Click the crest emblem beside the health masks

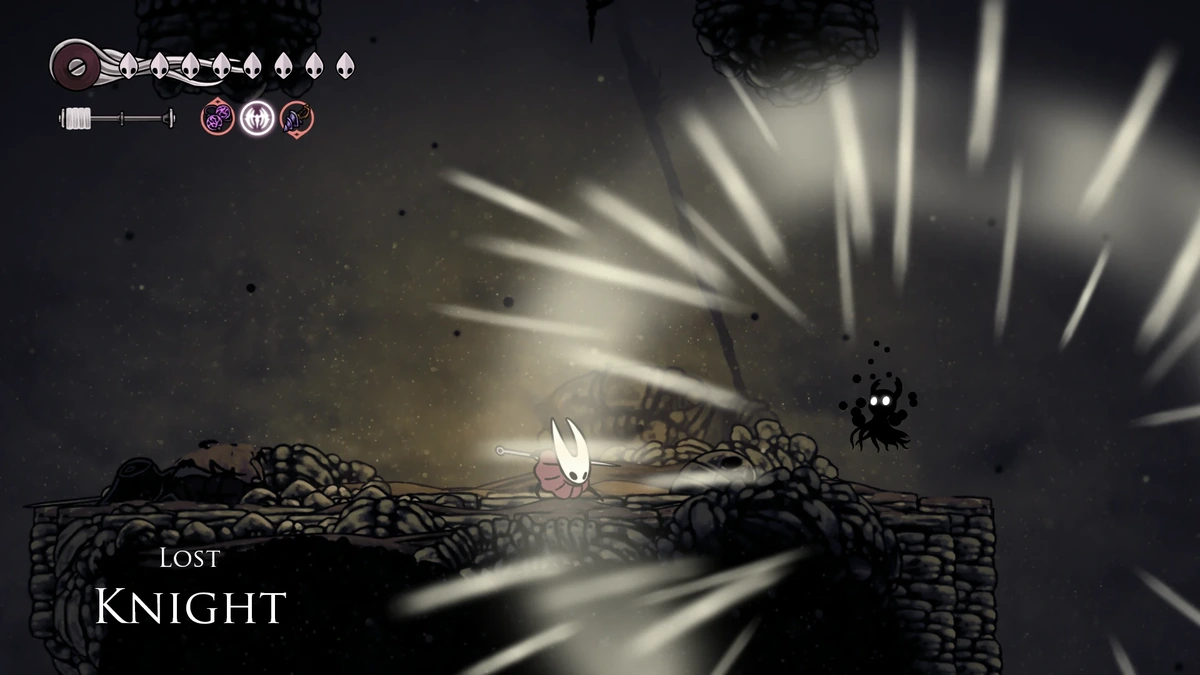74,64
